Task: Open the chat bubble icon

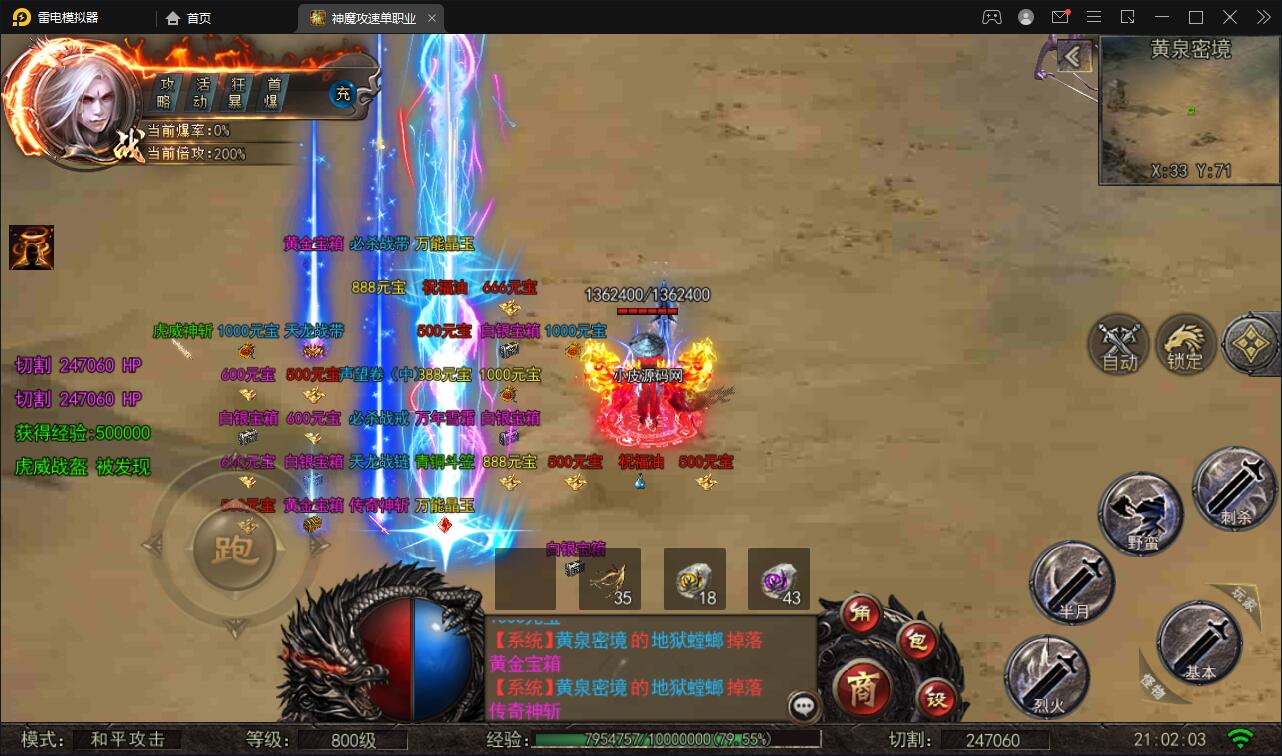Action: click(801, 707)
